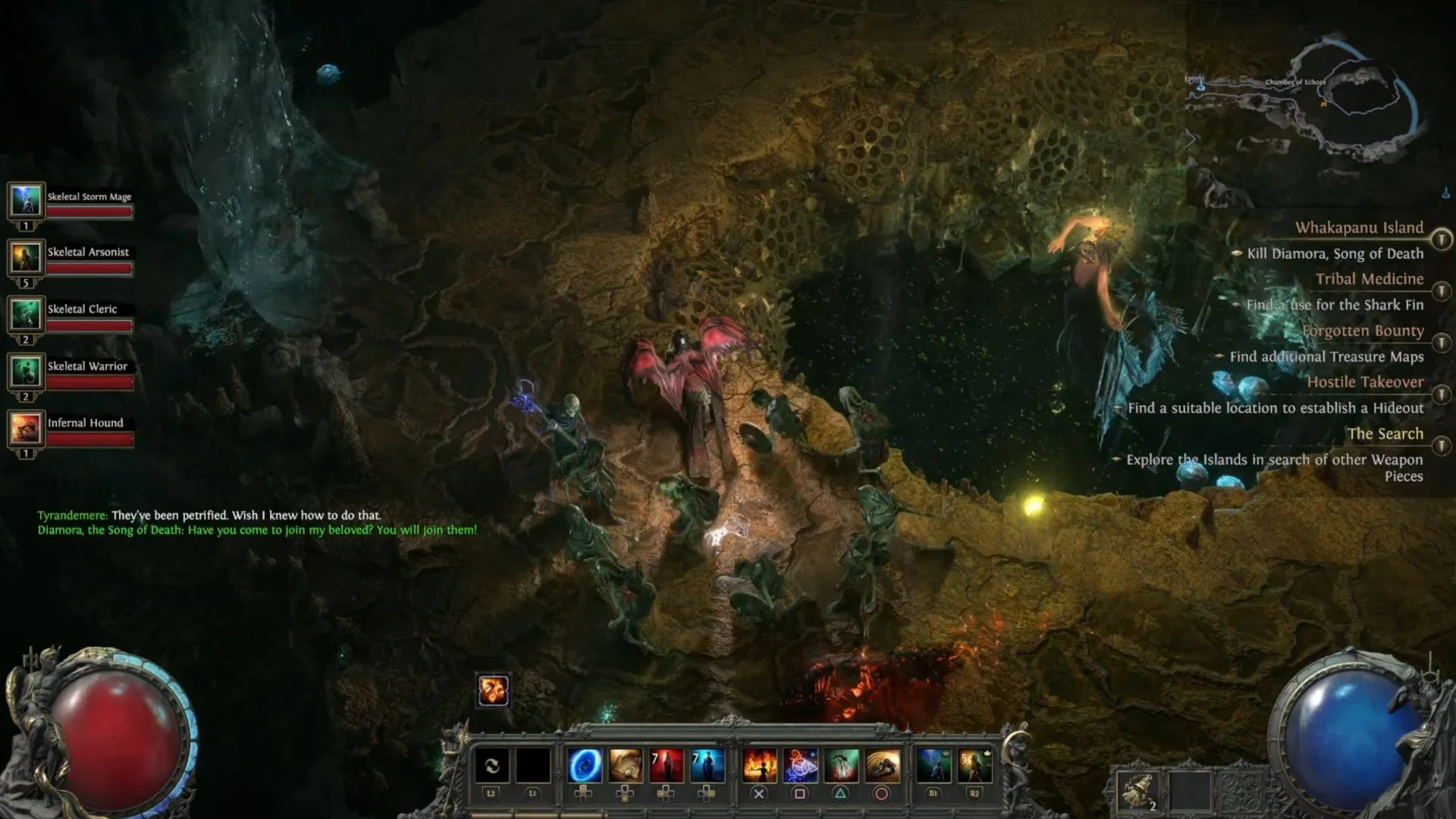
Task: Click the flaming skull buff icon
Action: pos(493,690)
